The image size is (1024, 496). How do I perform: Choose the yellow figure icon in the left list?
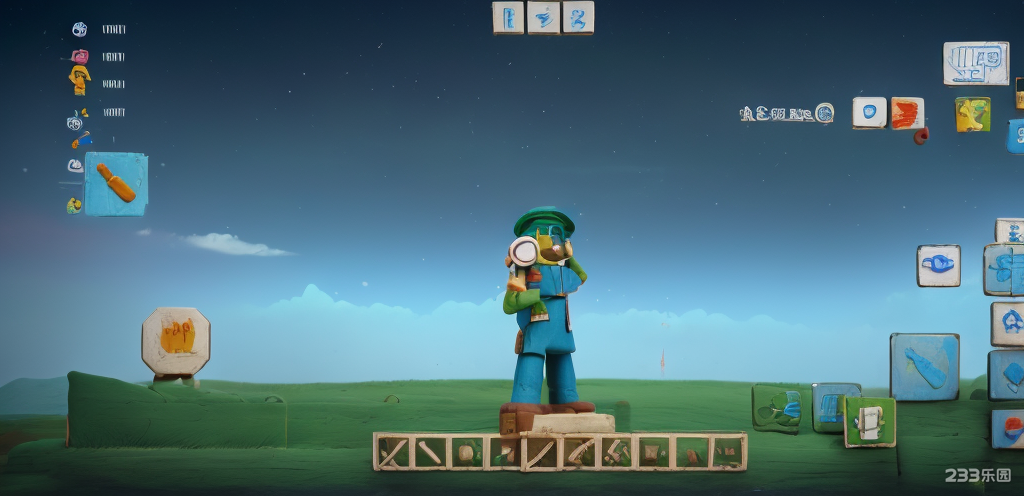coord(80,80)
